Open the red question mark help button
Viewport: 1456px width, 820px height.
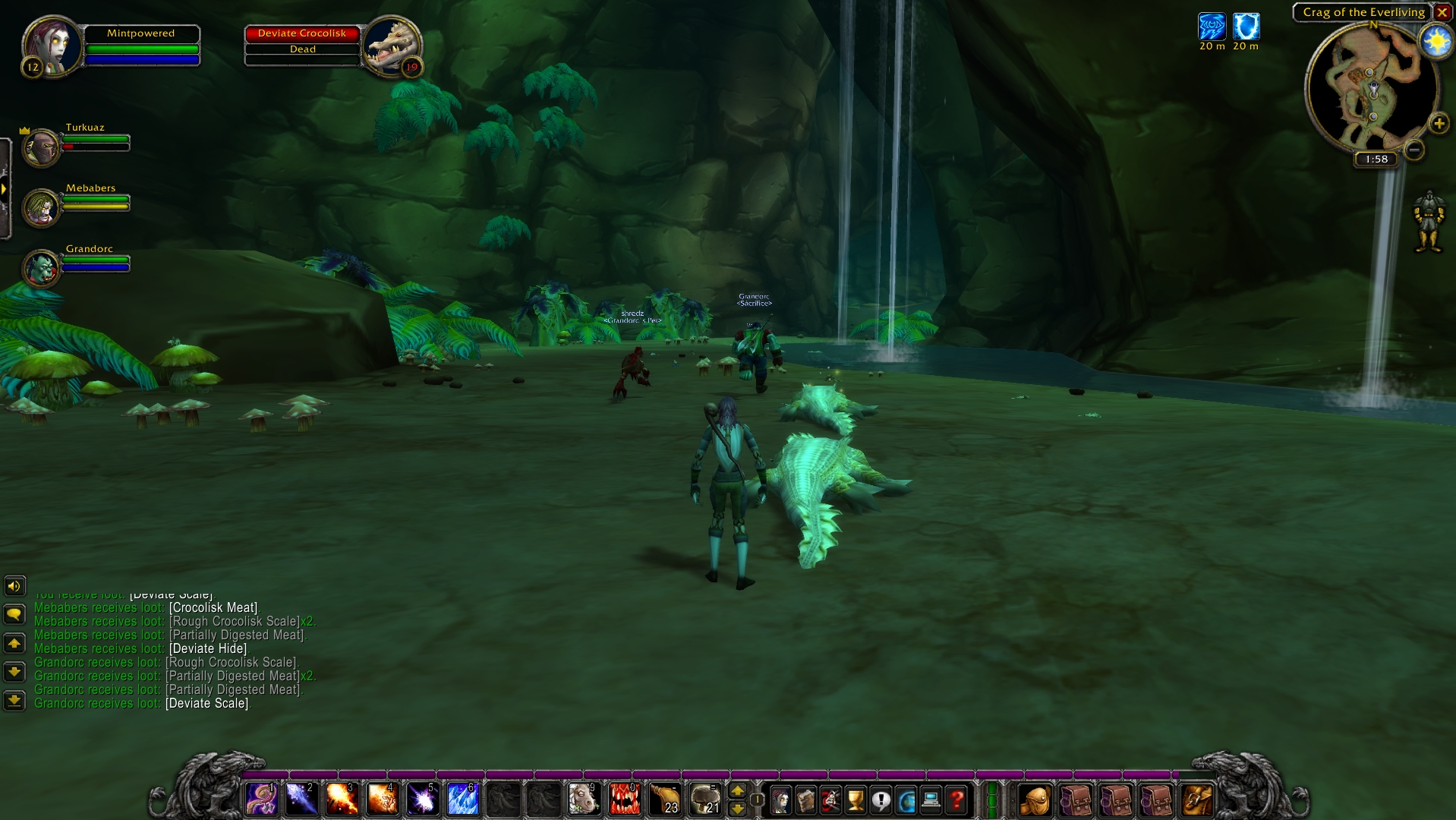point(956,799)
